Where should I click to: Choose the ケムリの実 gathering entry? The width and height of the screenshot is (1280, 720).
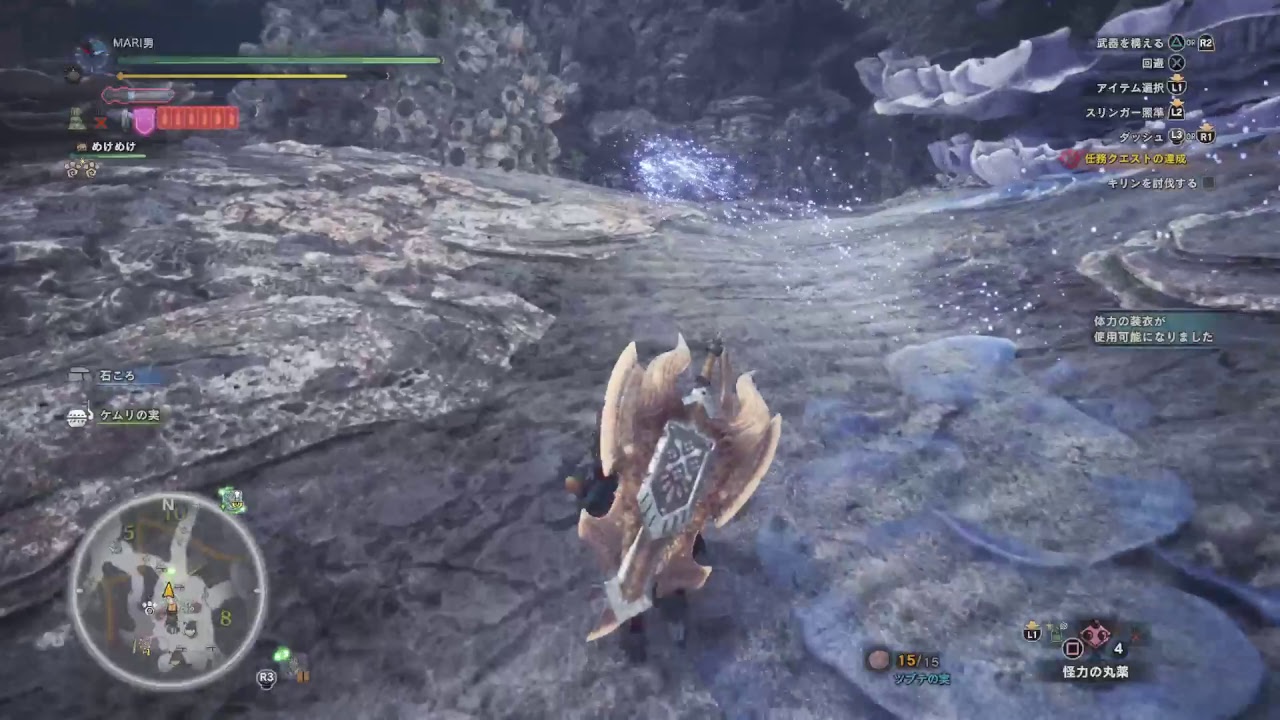tap(128, 415)
